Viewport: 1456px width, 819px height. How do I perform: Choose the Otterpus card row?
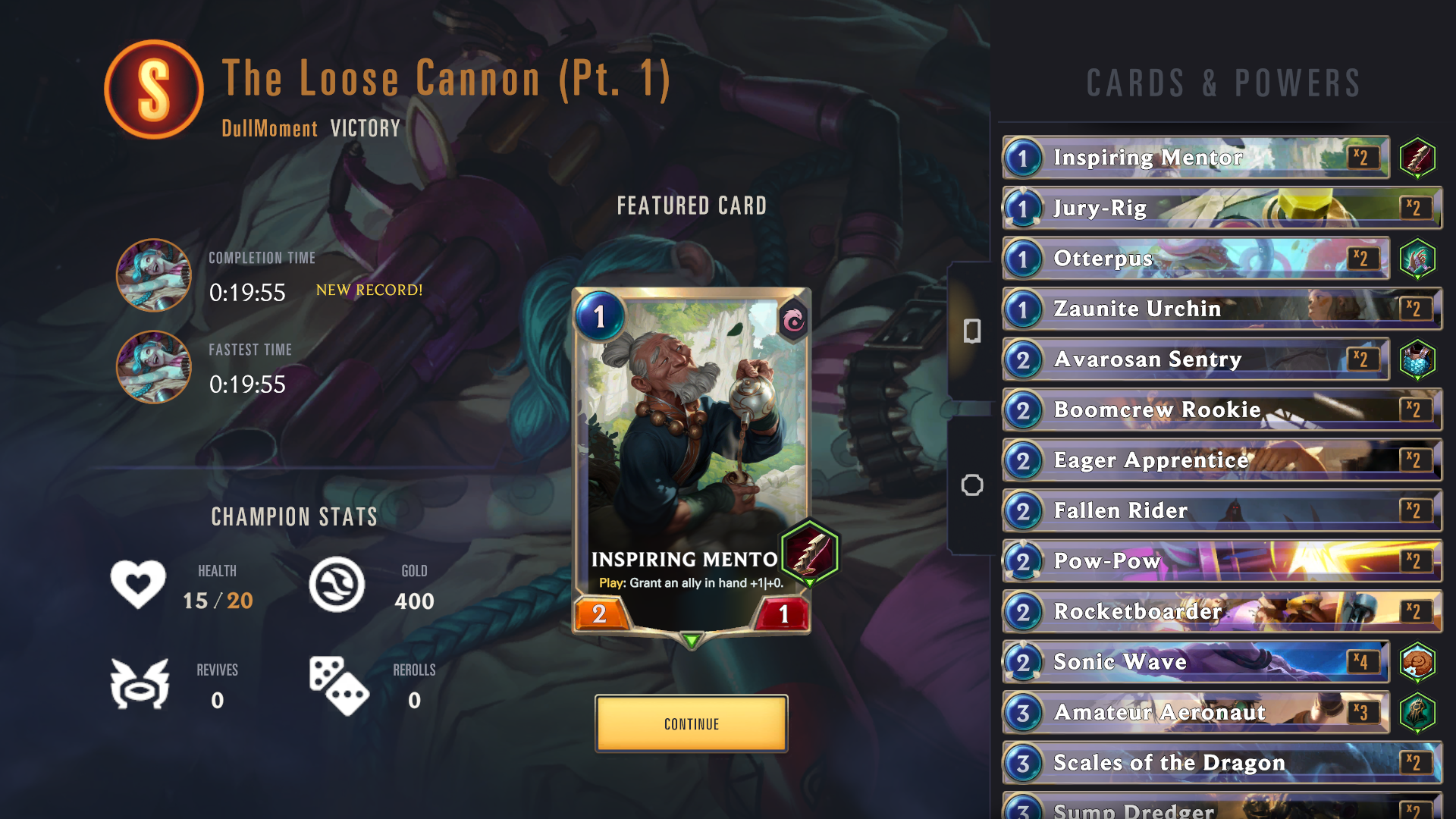[1195, 259]
